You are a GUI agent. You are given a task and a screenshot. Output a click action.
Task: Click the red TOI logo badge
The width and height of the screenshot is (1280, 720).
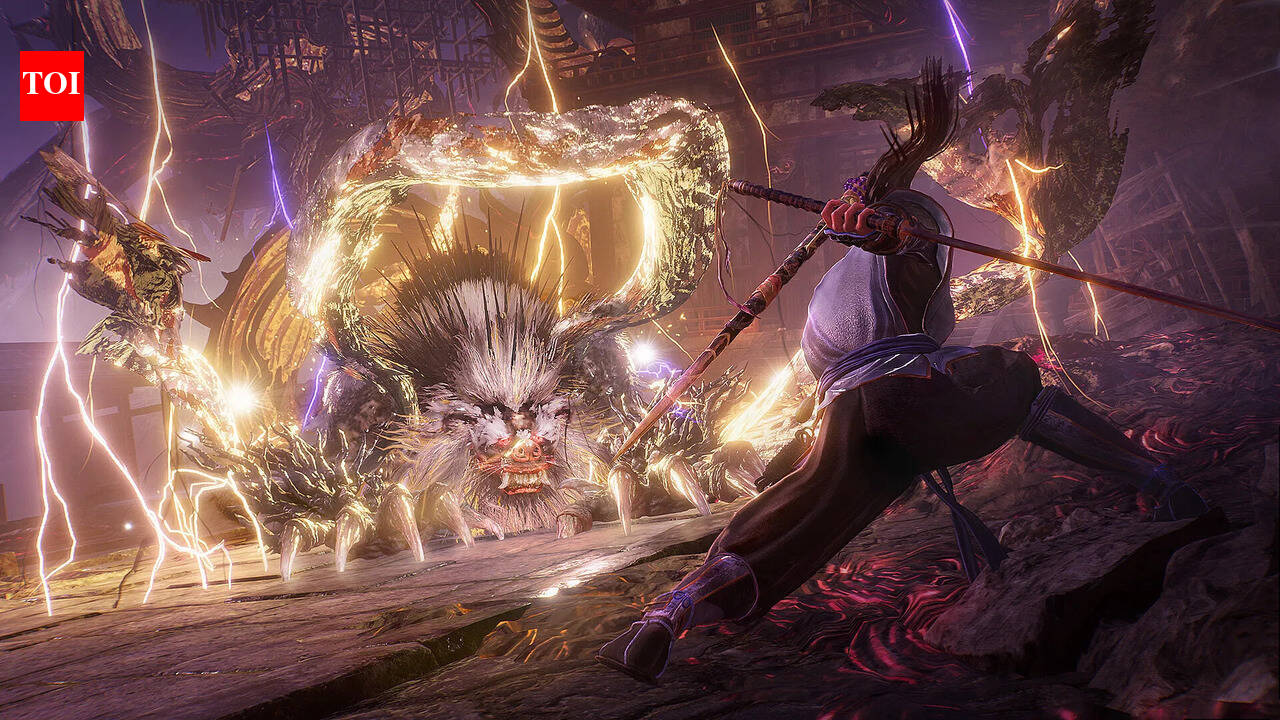pos(52,86)
